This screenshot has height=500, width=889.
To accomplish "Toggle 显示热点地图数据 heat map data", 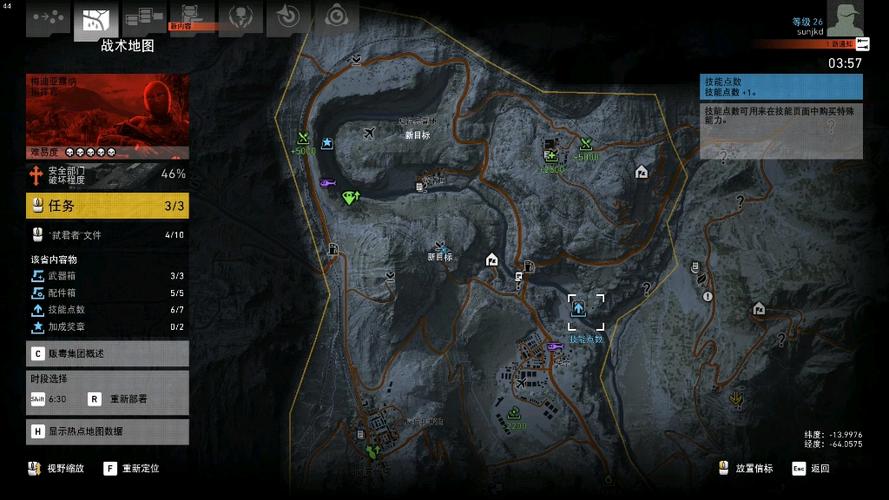I will point(107,432).
